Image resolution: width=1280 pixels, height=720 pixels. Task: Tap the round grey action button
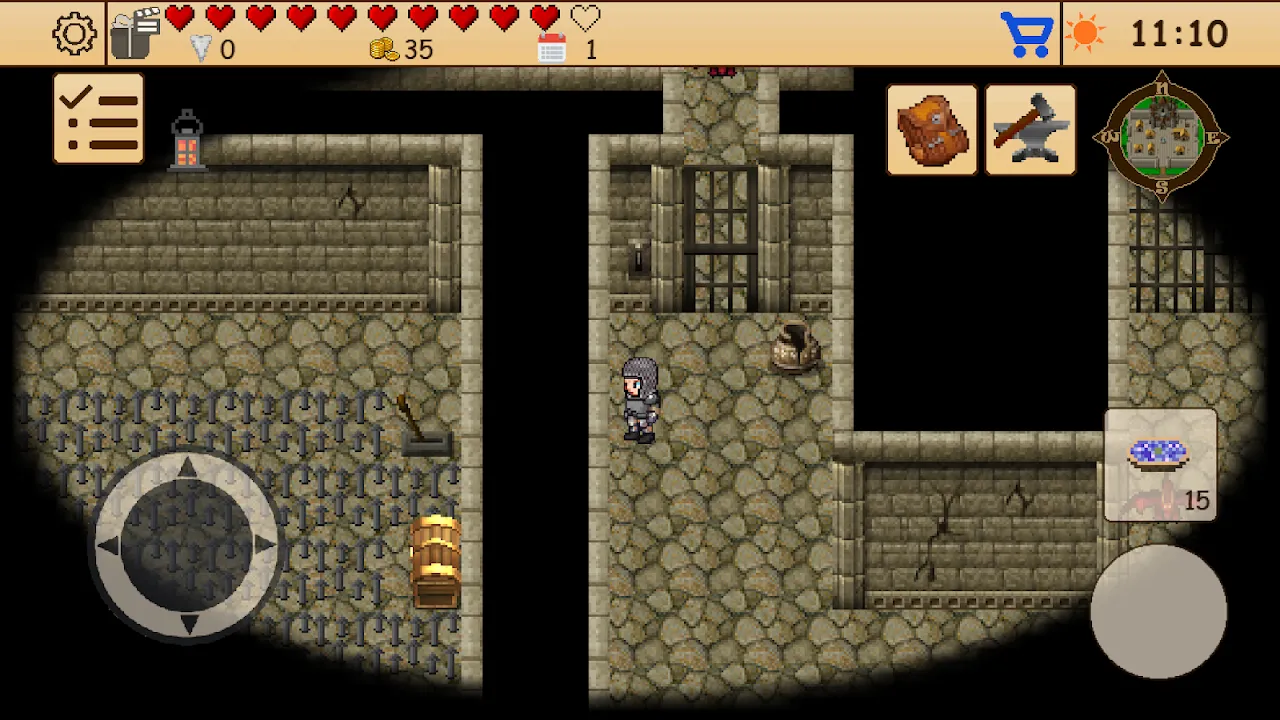(1158, 612)
